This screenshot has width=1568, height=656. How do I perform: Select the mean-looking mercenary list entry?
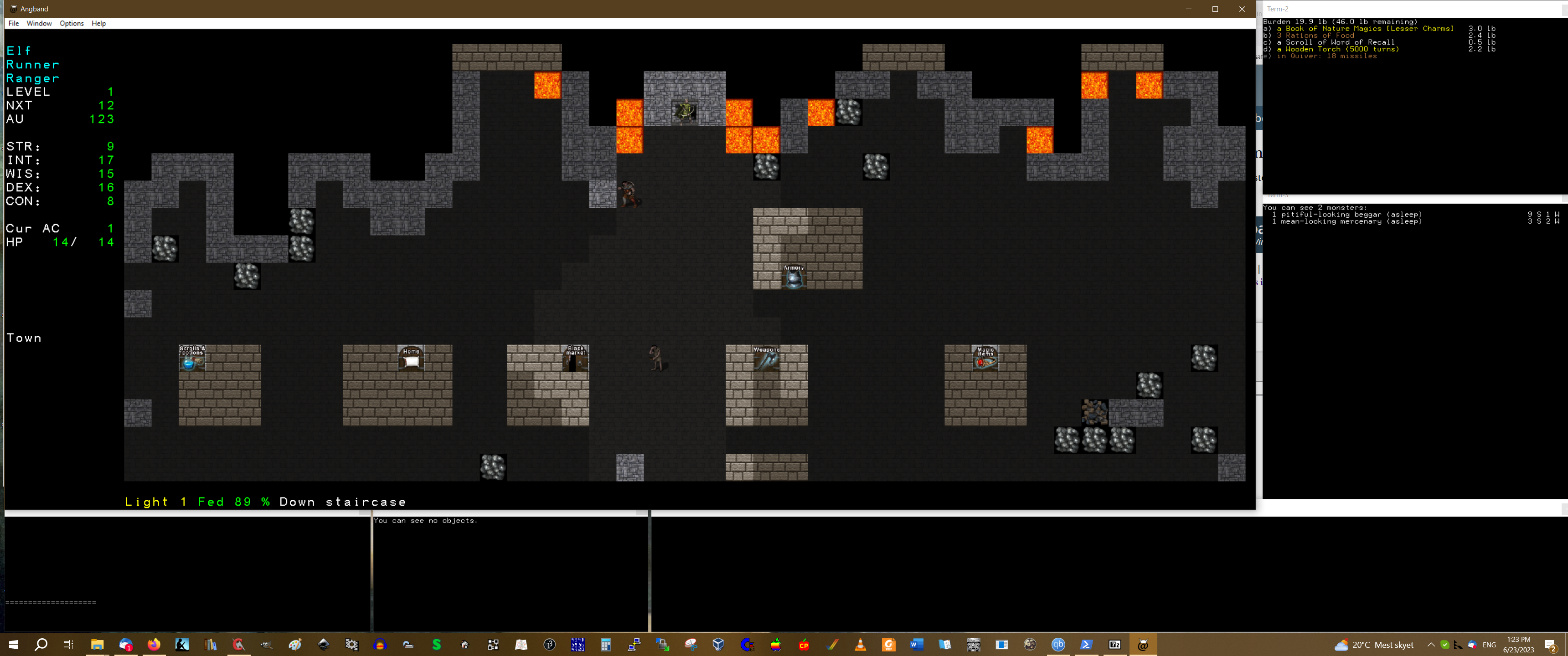pyautogui.click(x=1351, y=221)
